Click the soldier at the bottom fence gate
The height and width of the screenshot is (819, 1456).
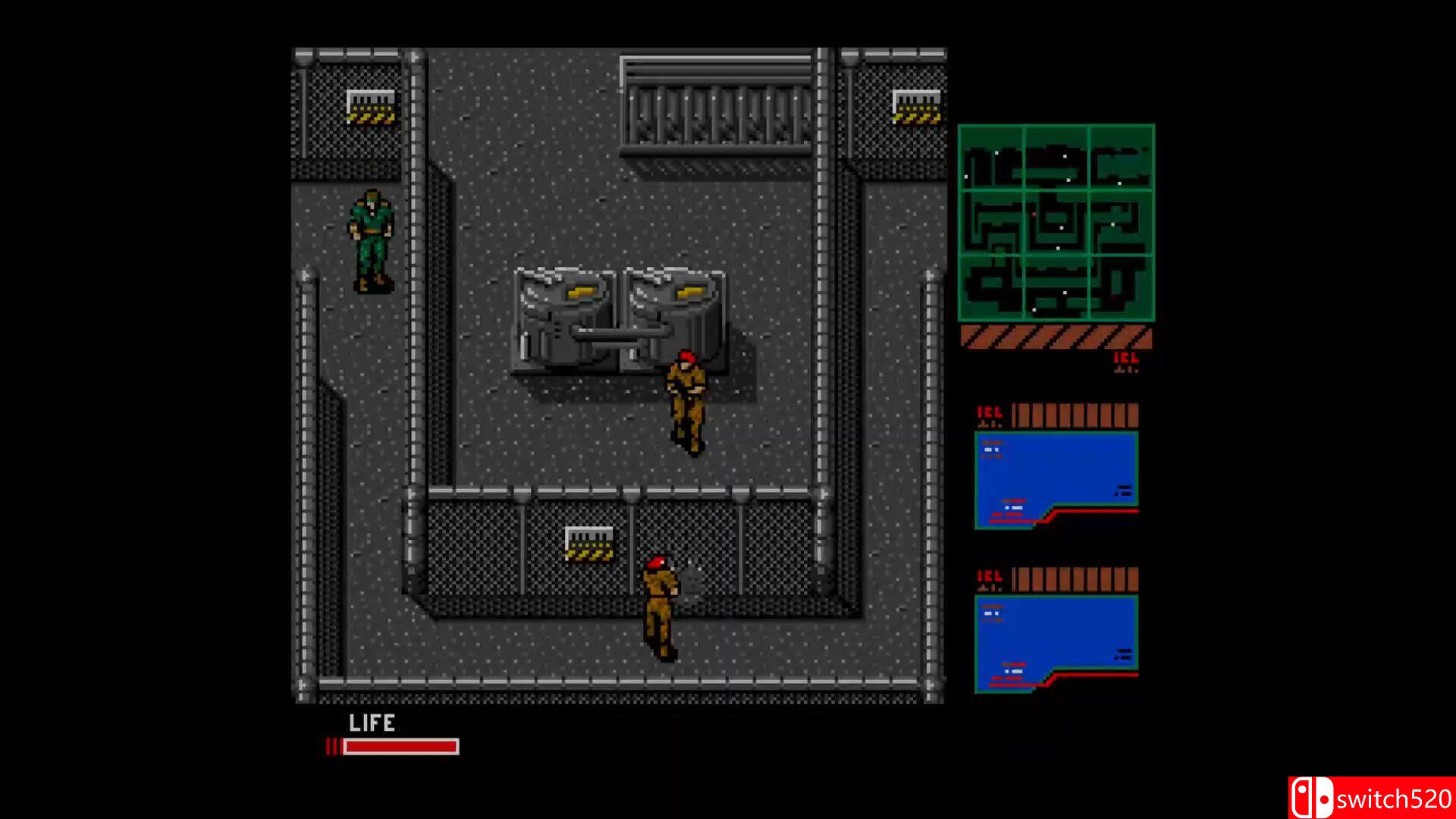pyautogui.click(x=661, y=607)
